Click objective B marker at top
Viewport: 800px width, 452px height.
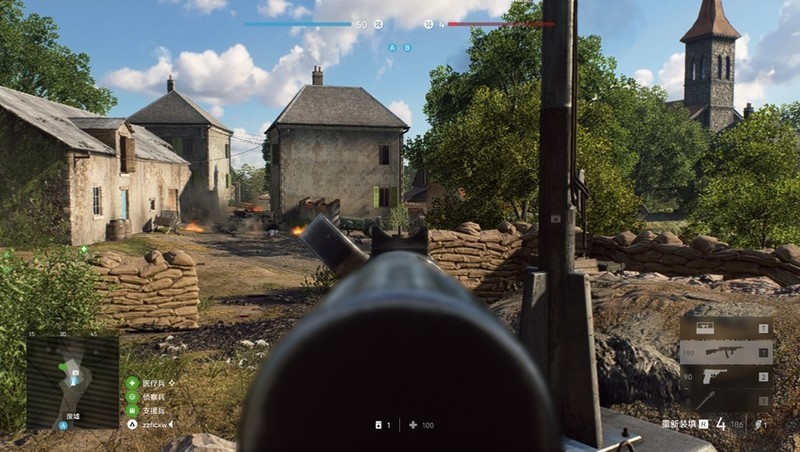click(407, 47)
